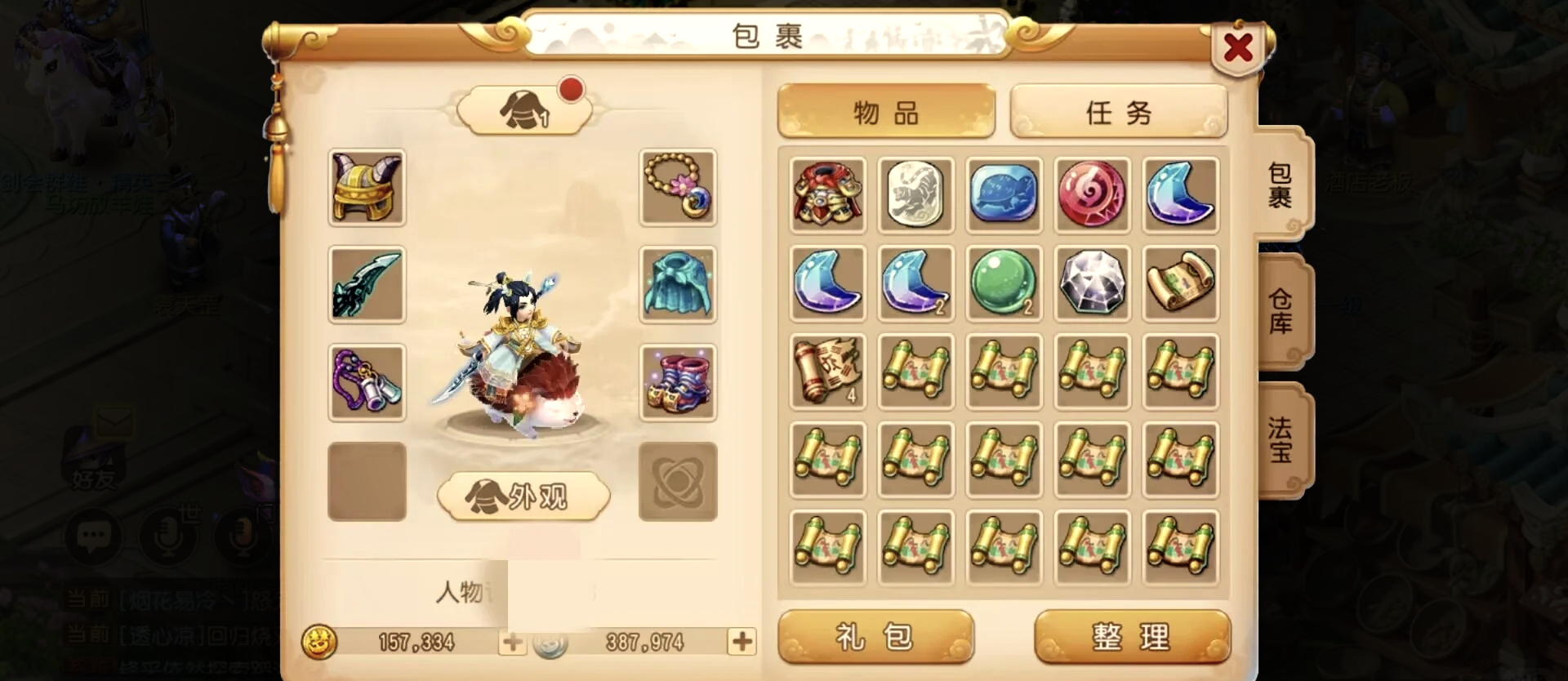
Task: Select the white tiger stone item
Action: pyautogui.click(x=915, y=195)
